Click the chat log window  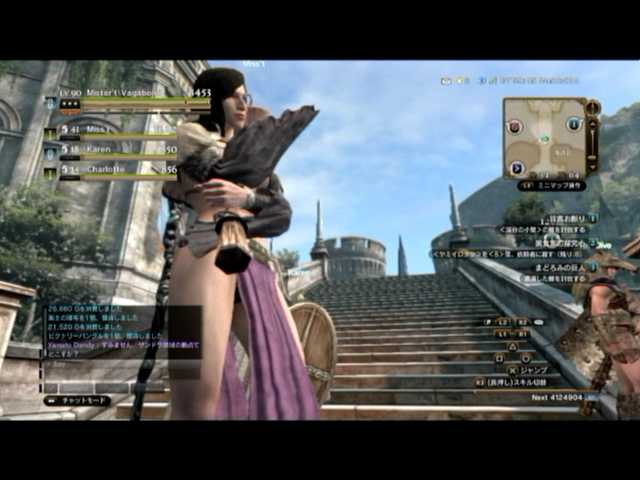tap(118, 345)
